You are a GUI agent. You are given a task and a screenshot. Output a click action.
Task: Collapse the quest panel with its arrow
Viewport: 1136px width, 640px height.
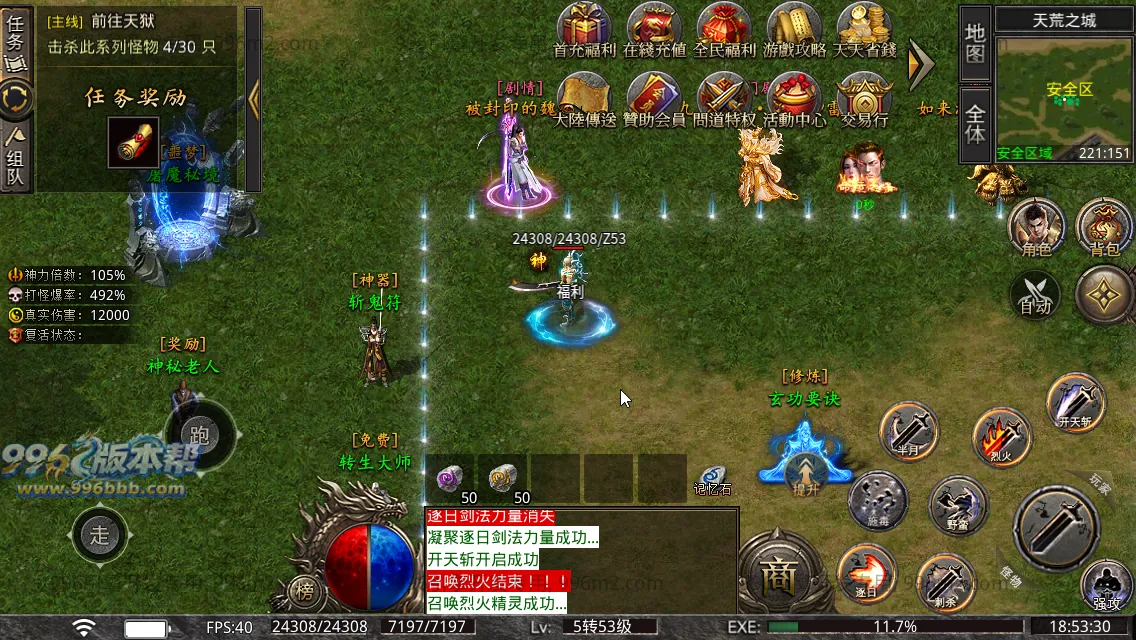253,98
